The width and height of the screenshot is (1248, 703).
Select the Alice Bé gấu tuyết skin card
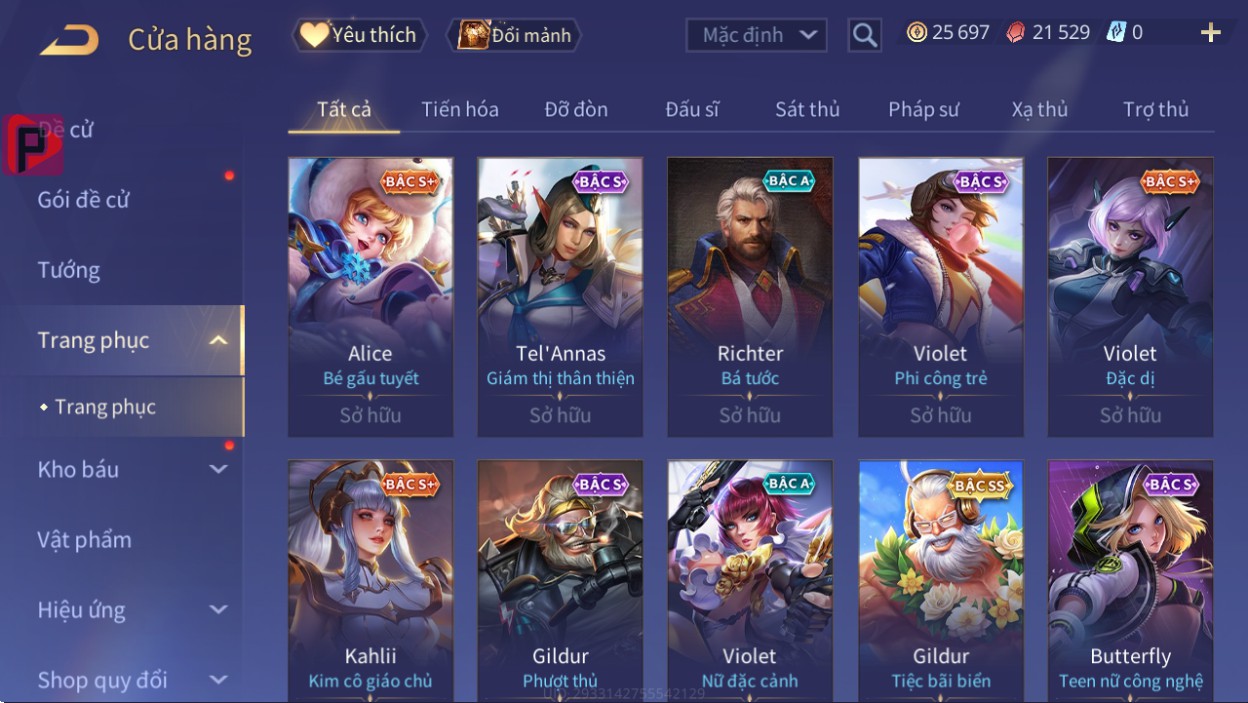pyautogui.click(x=370, y=297)
